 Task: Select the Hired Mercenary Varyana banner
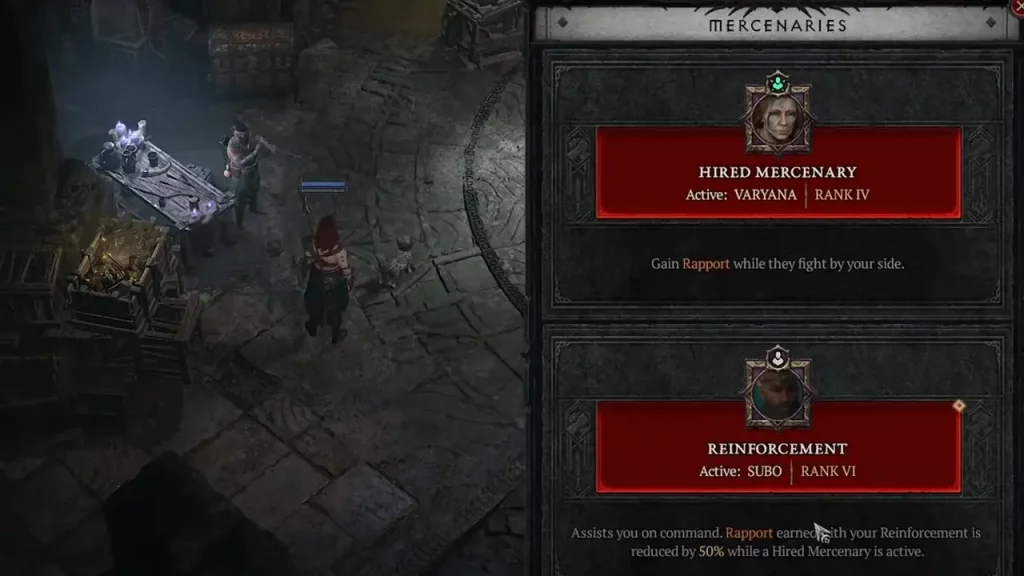[x=778, y=182]
